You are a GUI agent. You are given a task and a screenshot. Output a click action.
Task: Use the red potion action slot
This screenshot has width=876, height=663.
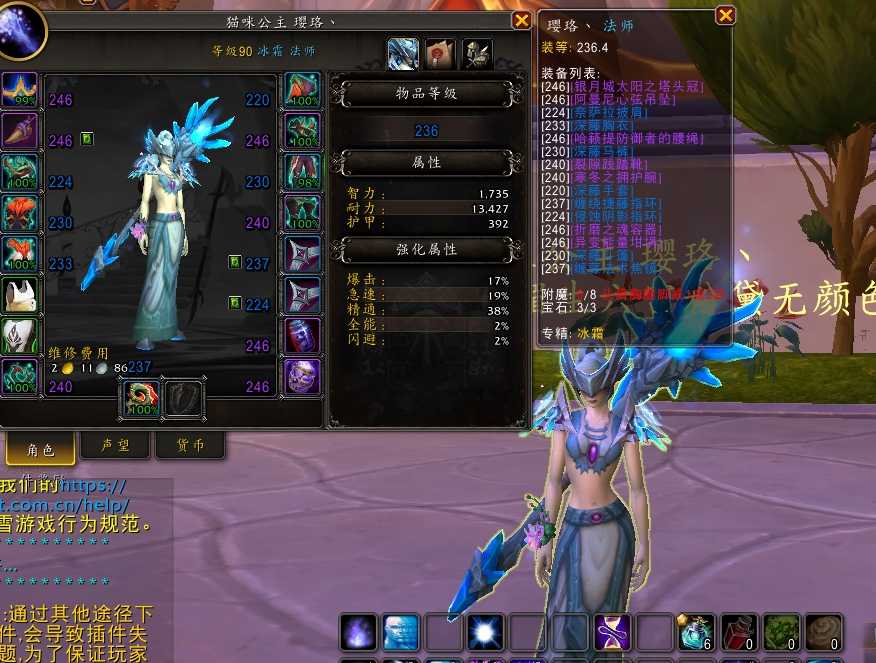pos(740,632)
